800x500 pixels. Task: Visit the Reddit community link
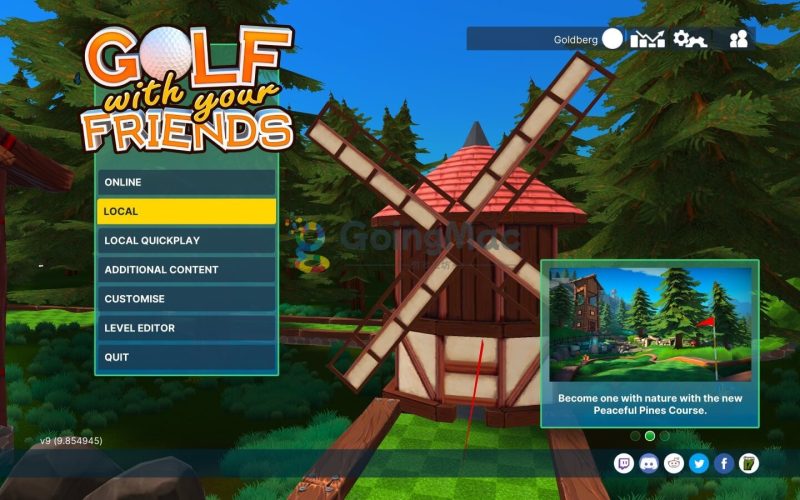pos(674,463)
